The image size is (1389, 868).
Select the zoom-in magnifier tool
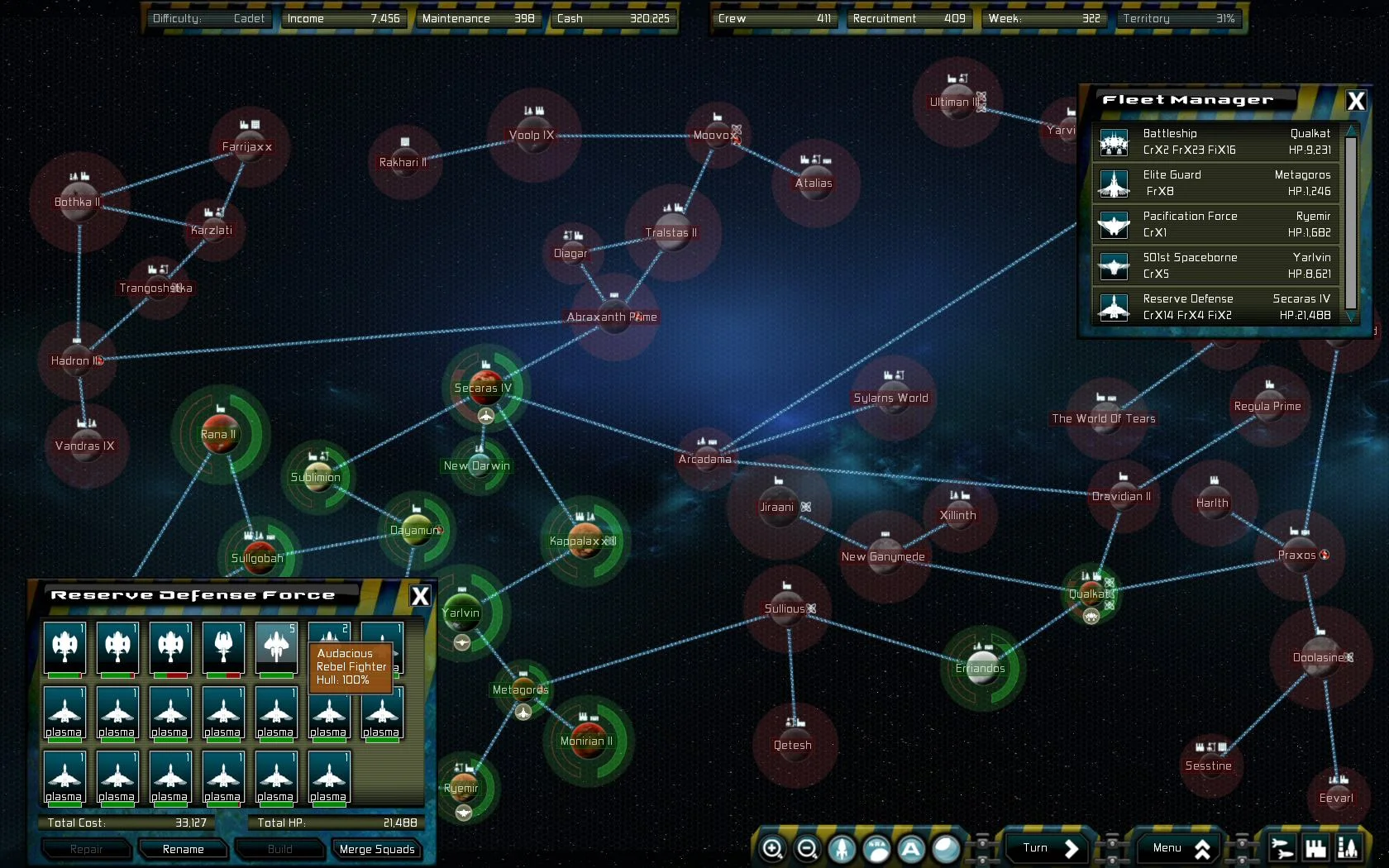tap(773, 848)
